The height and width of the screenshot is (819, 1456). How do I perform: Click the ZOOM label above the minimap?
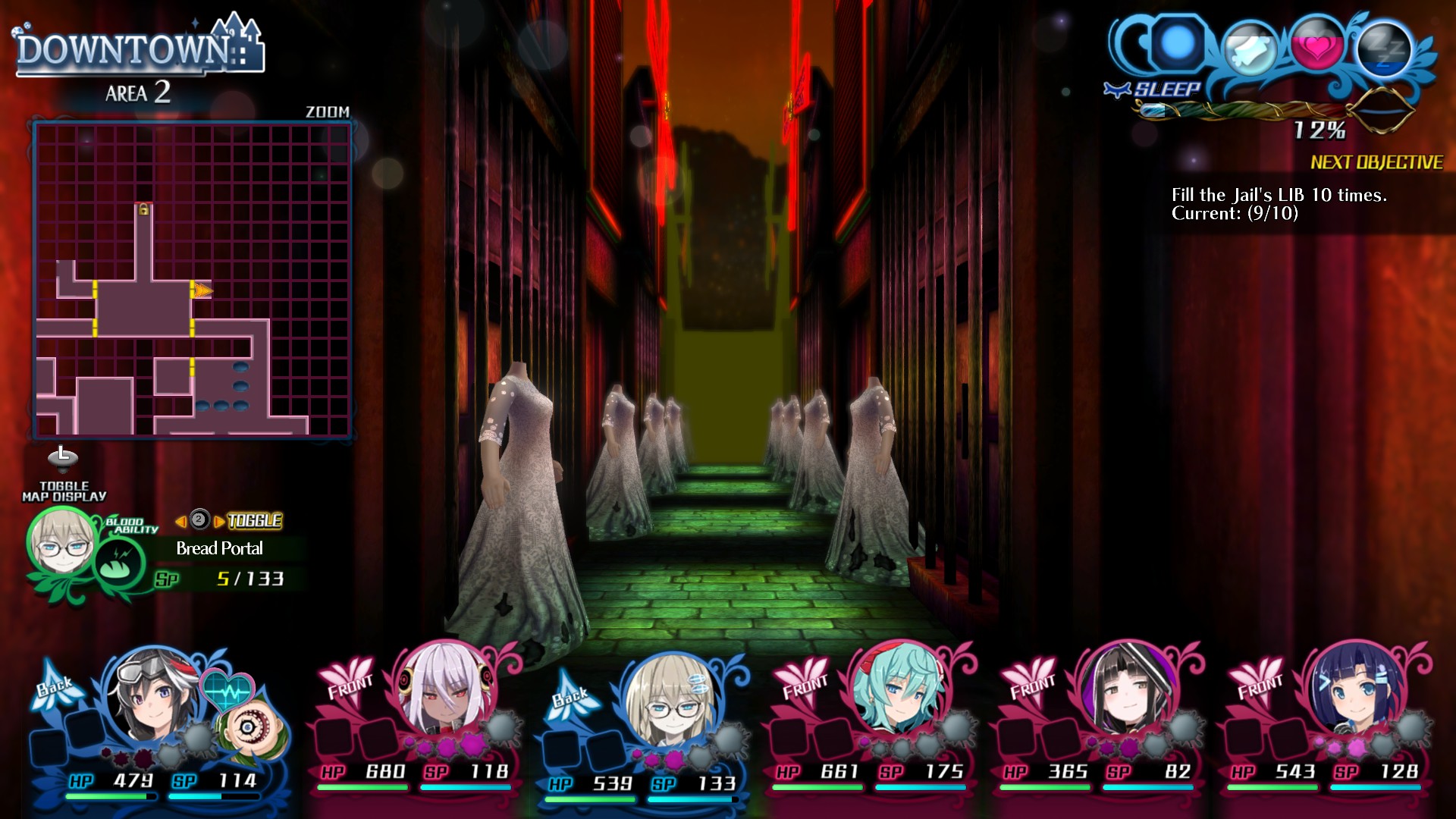coord(328,111)
